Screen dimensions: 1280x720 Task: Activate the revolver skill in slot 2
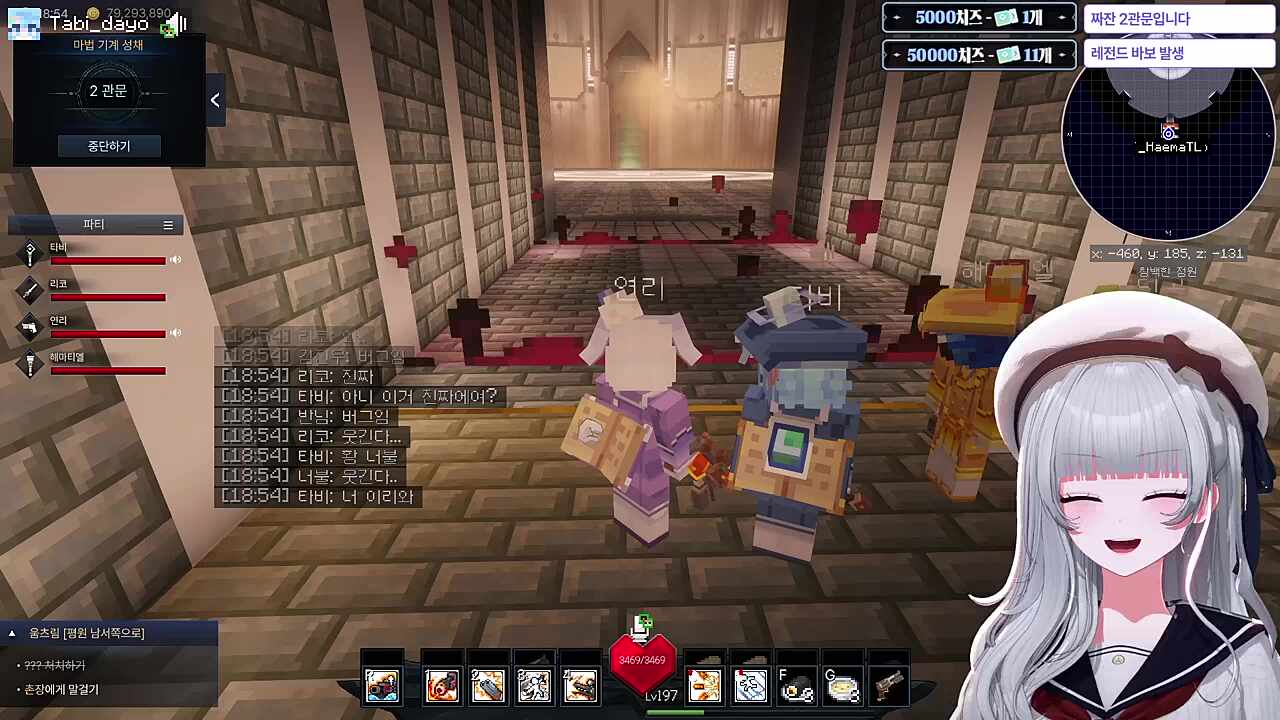tap(488, 683)
